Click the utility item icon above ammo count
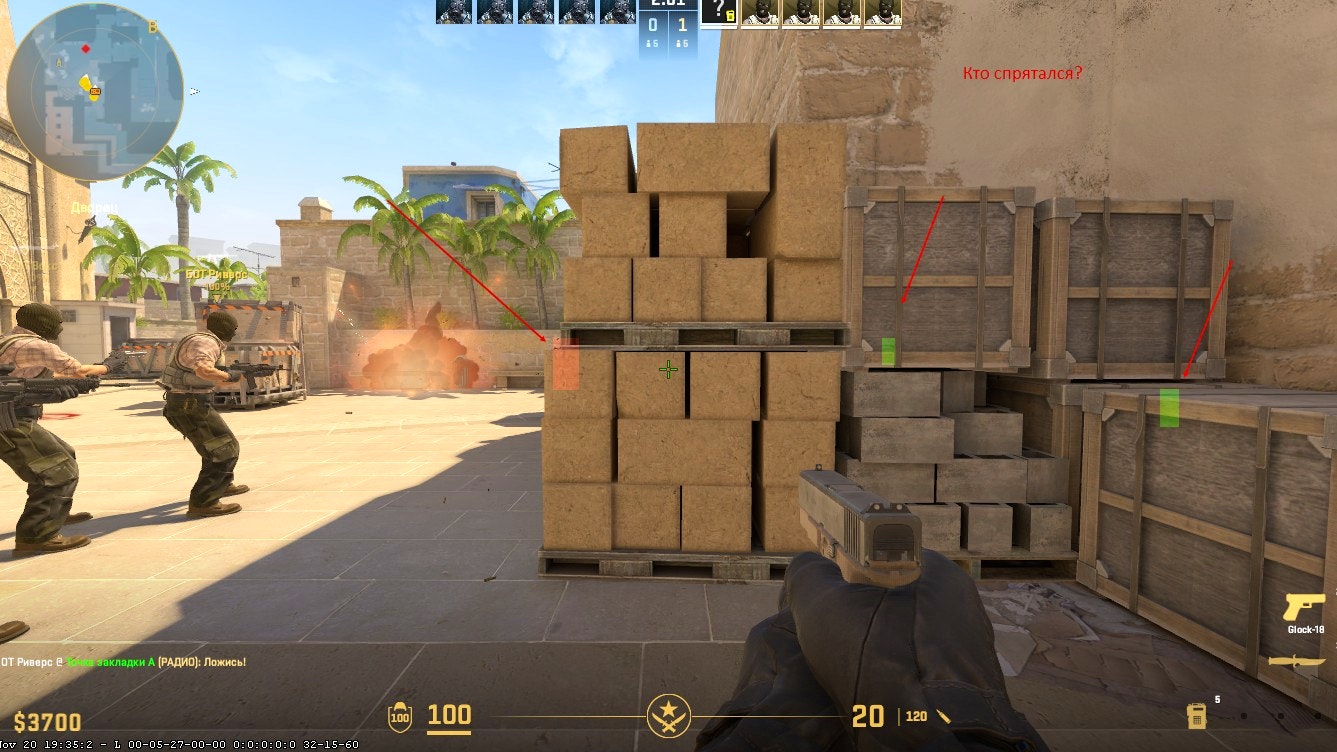Viewport: 1337px width, 752px height. point(1196,716)
